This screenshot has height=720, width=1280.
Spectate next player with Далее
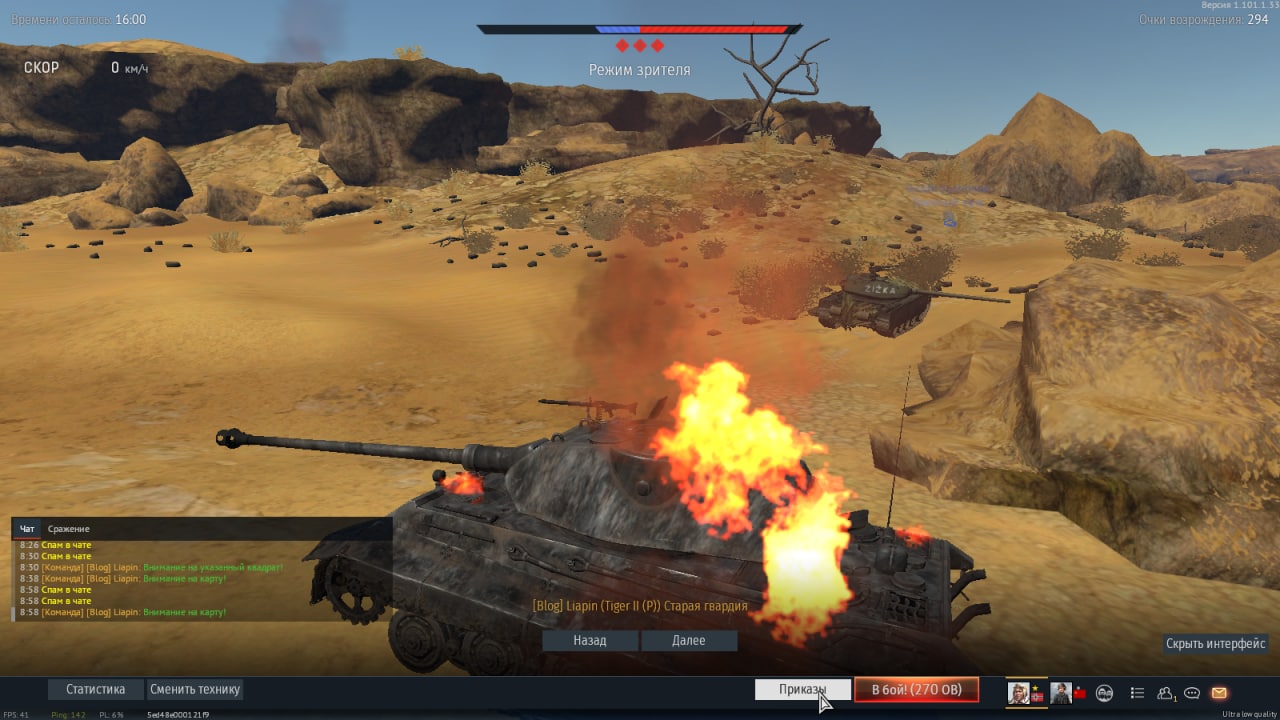click(689, 641)
